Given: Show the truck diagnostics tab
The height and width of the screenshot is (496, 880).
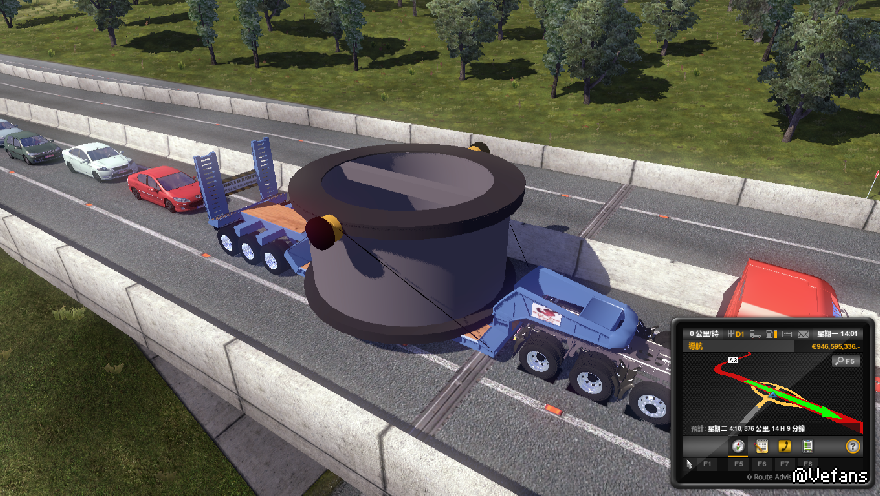Looking at the screenshot, I should [808, 446].
